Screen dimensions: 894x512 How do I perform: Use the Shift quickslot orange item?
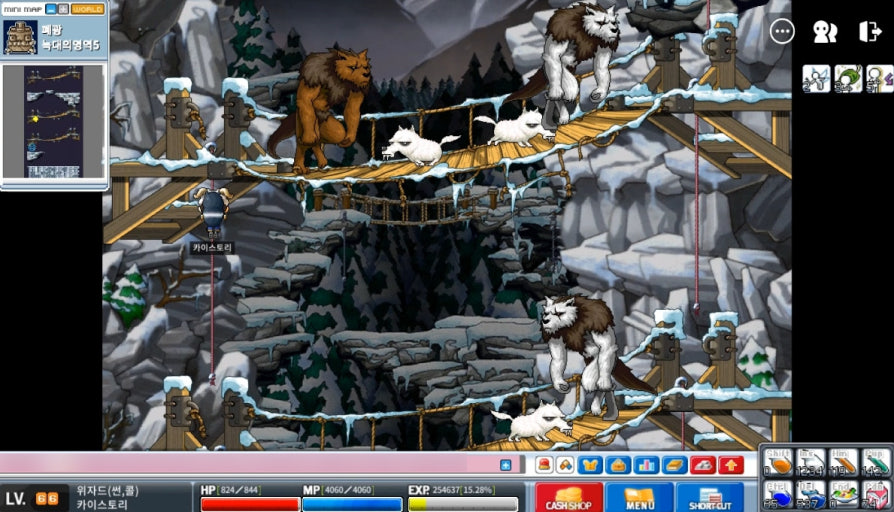tap(778, 461)
